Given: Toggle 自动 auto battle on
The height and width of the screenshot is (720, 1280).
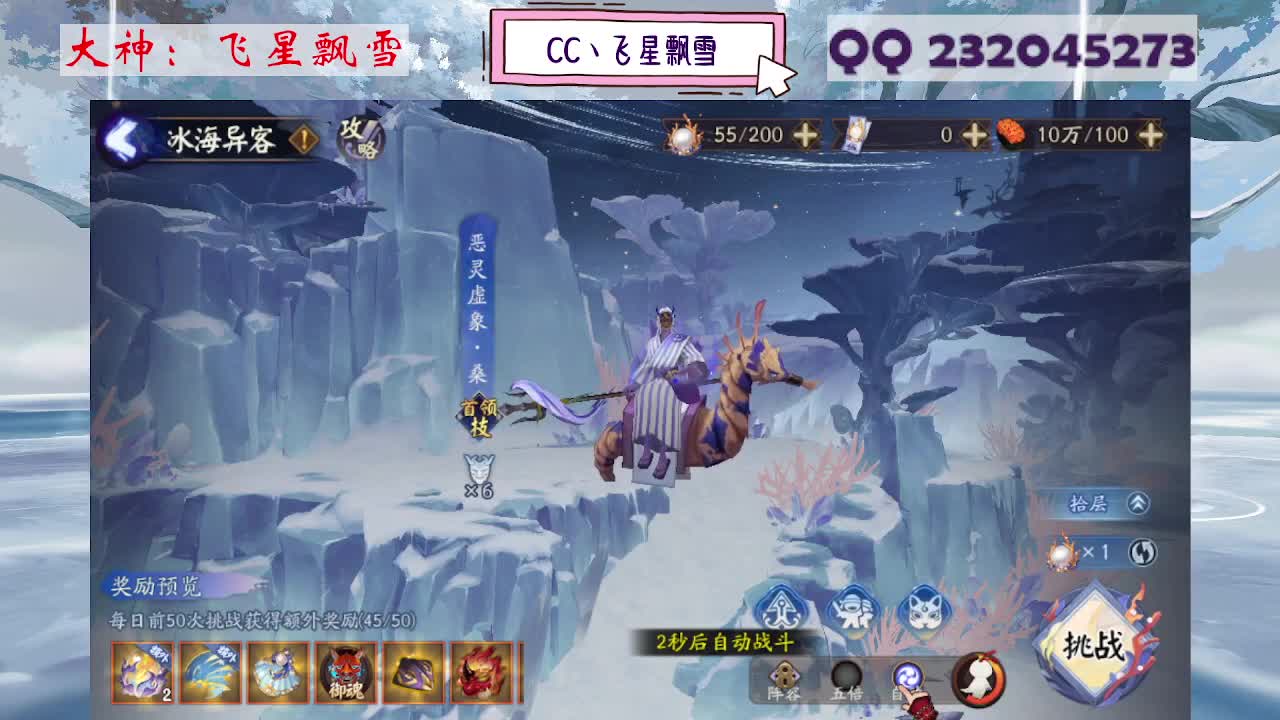Looking at the screenshot, I should pos(908,677).
